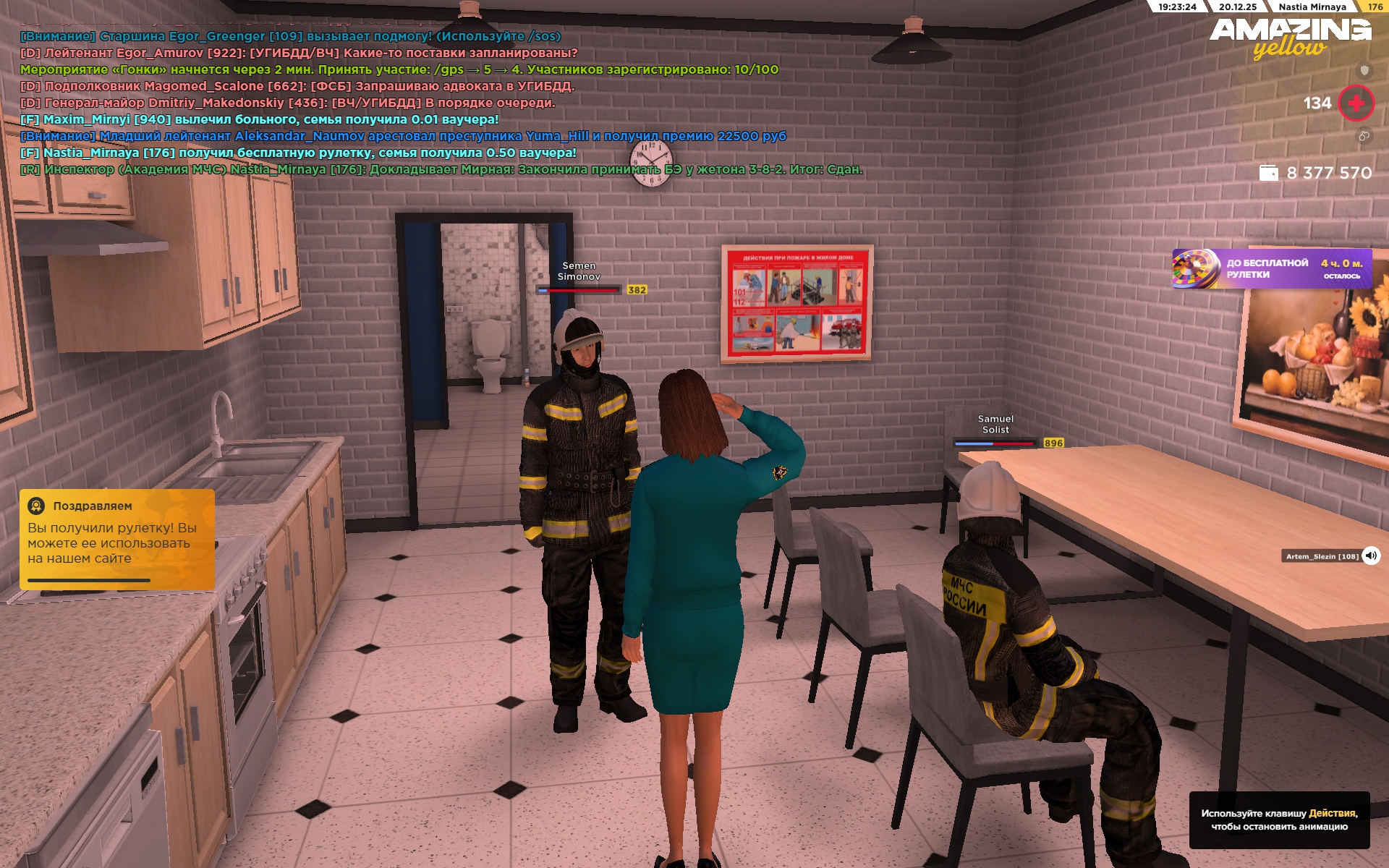Click the hunger icon below health

click(x=1364, y=136)
